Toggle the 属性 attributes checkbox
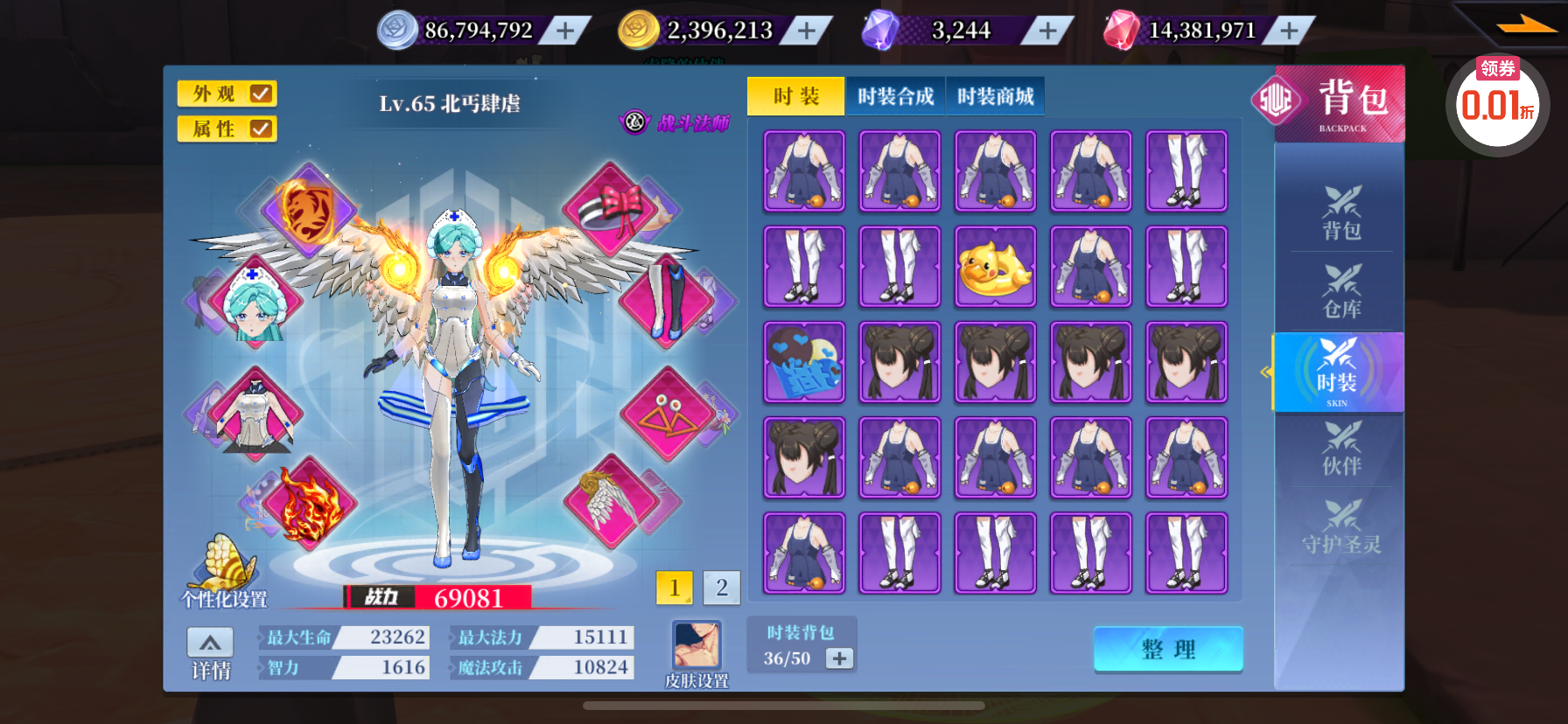 point(260,129)
